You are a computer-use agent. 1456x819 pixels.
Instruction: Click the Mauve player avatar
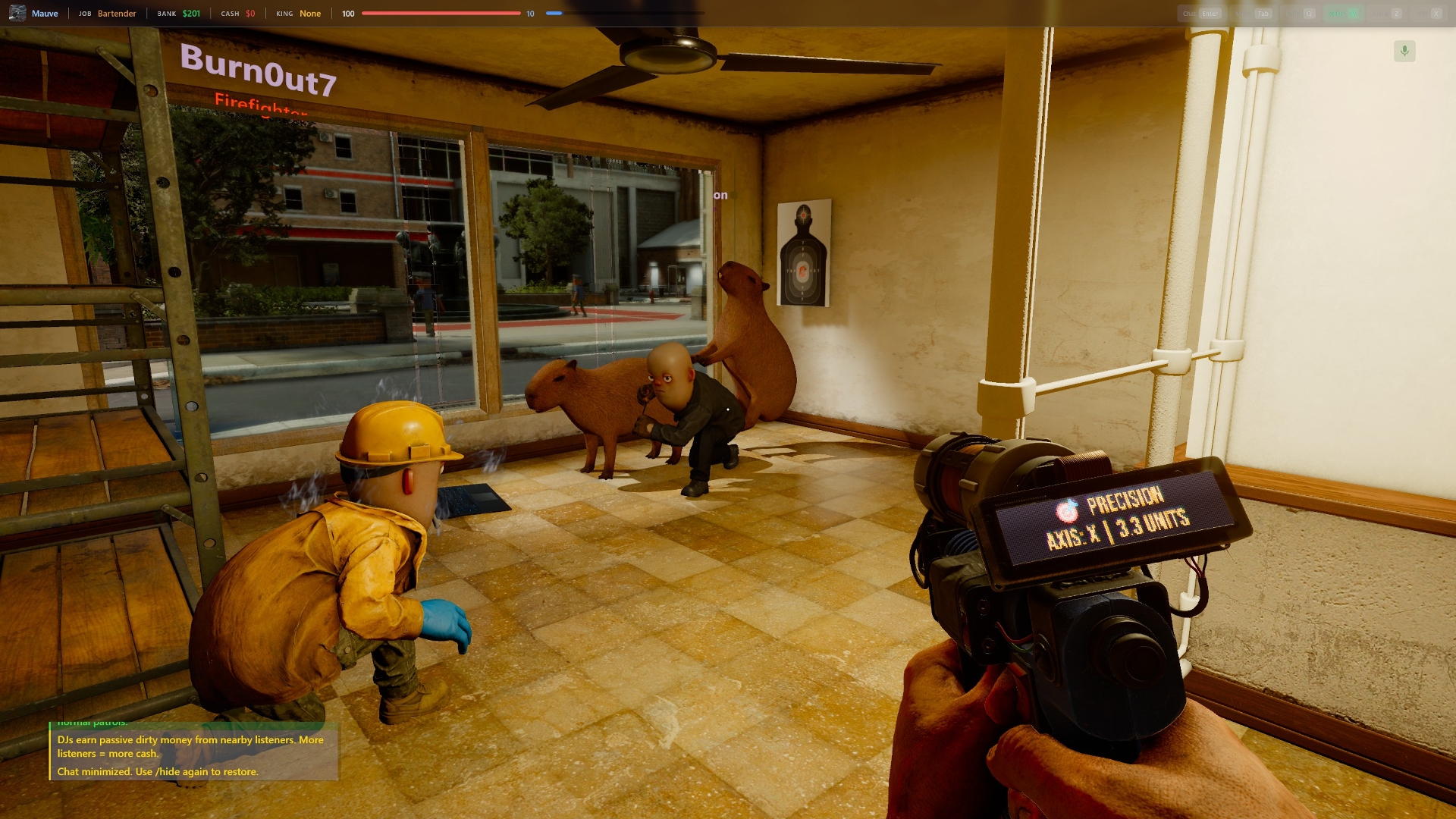coord(17,13)
